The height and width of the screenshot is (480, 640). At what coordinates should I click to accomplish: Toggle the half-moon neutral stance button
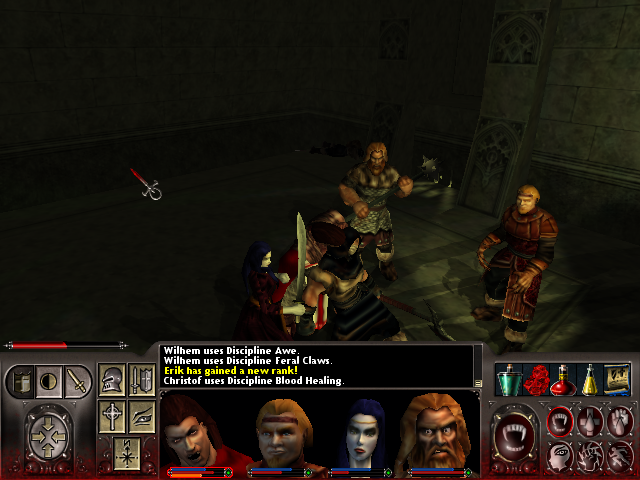pyautogui.click(x=48, y=381)
